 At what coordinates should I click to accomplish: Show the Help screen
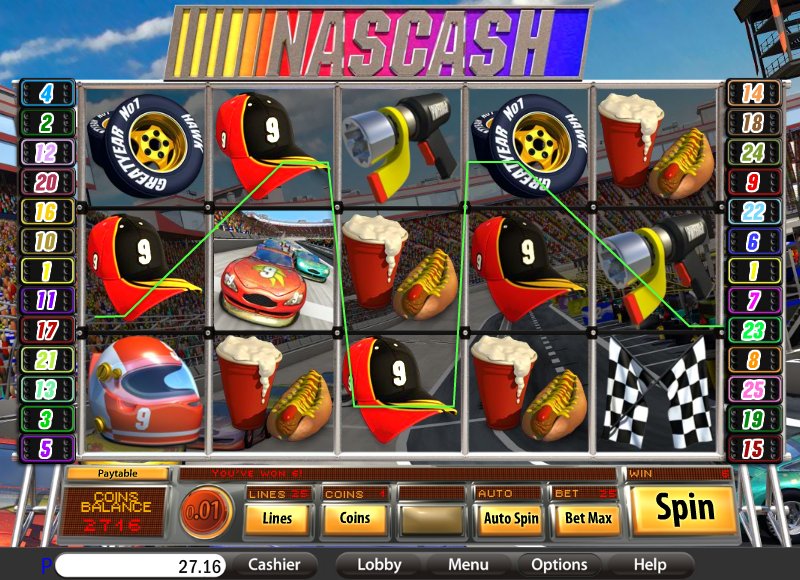650,565
